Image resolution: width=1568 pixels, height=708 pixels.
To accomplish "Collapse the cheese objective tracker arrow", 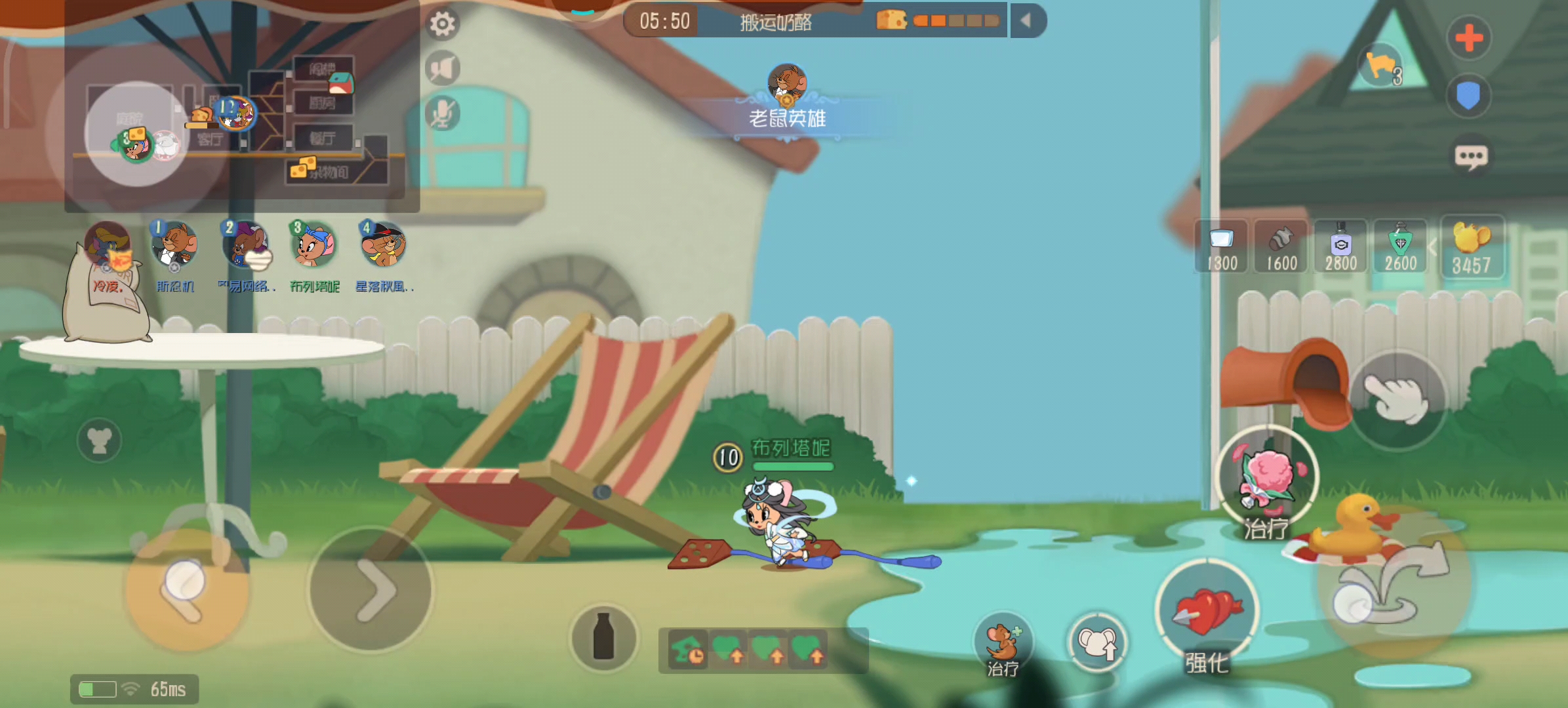I will coord(1027,21).
